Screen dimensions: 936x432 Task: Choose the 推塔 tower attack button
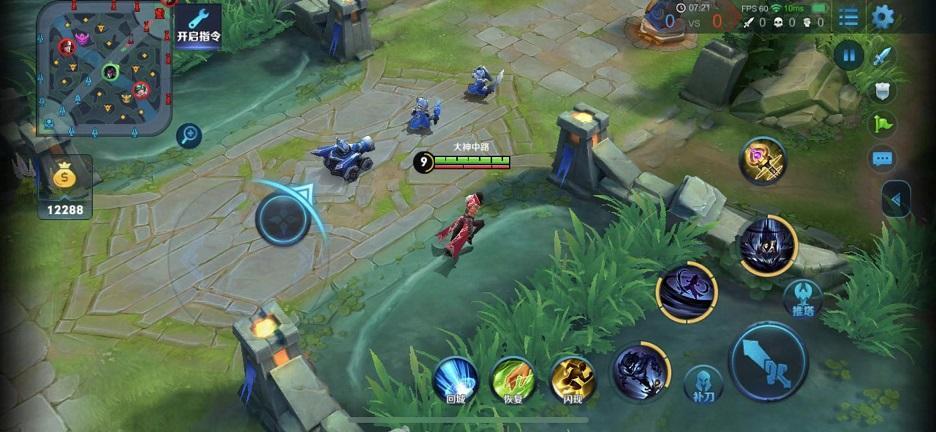coord(802,298)
